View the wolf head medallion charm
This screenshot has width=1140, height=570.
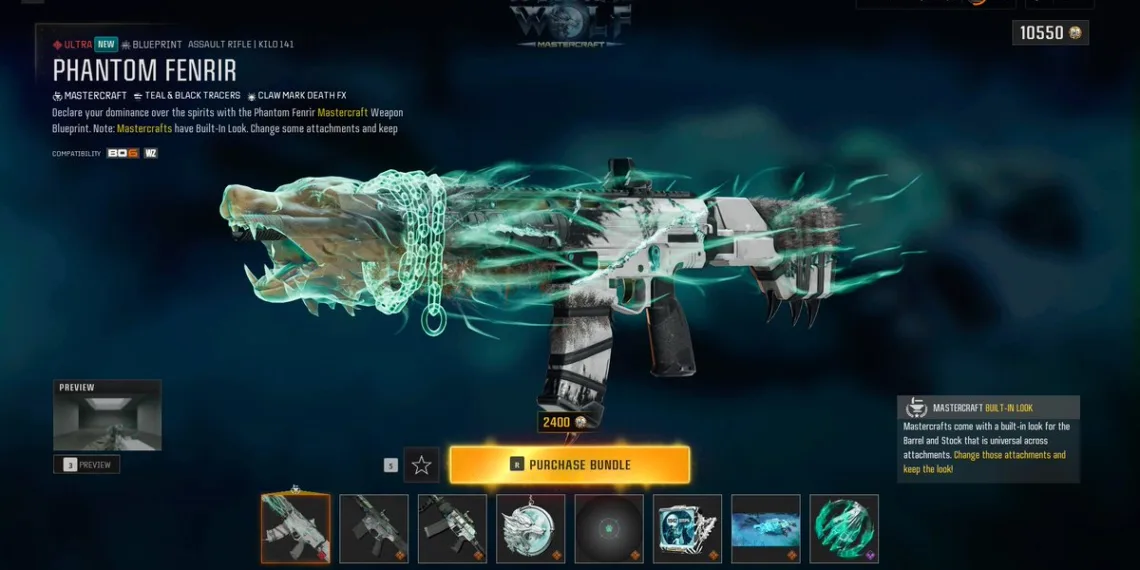coord(530,528)
